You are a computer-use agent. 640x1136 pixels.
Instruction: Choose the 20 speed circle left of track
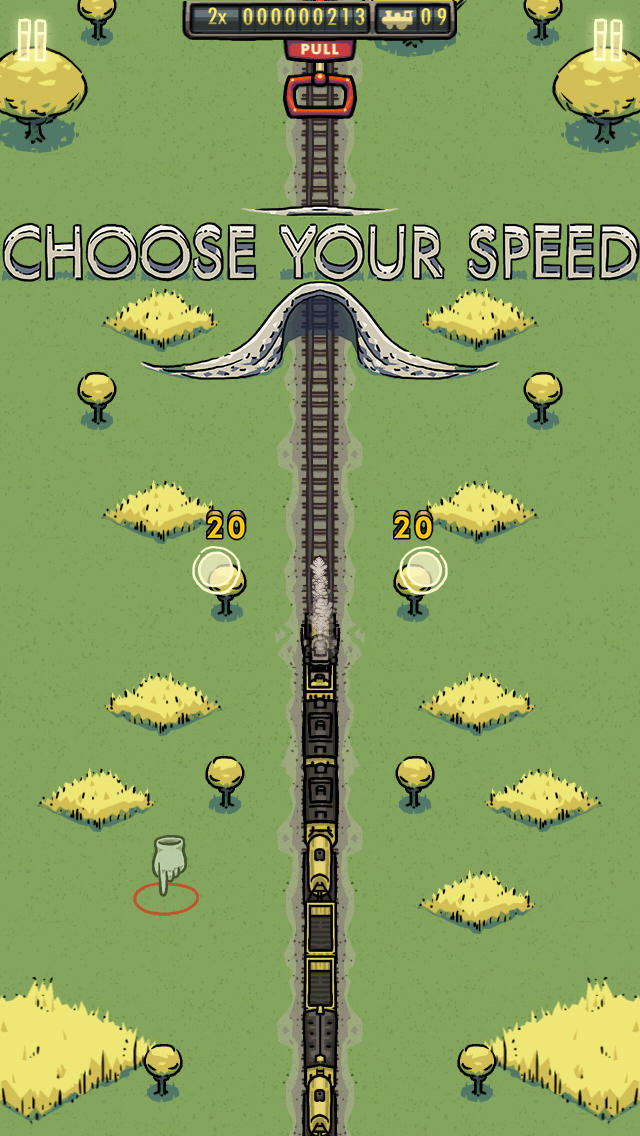(x=216, y=570)
